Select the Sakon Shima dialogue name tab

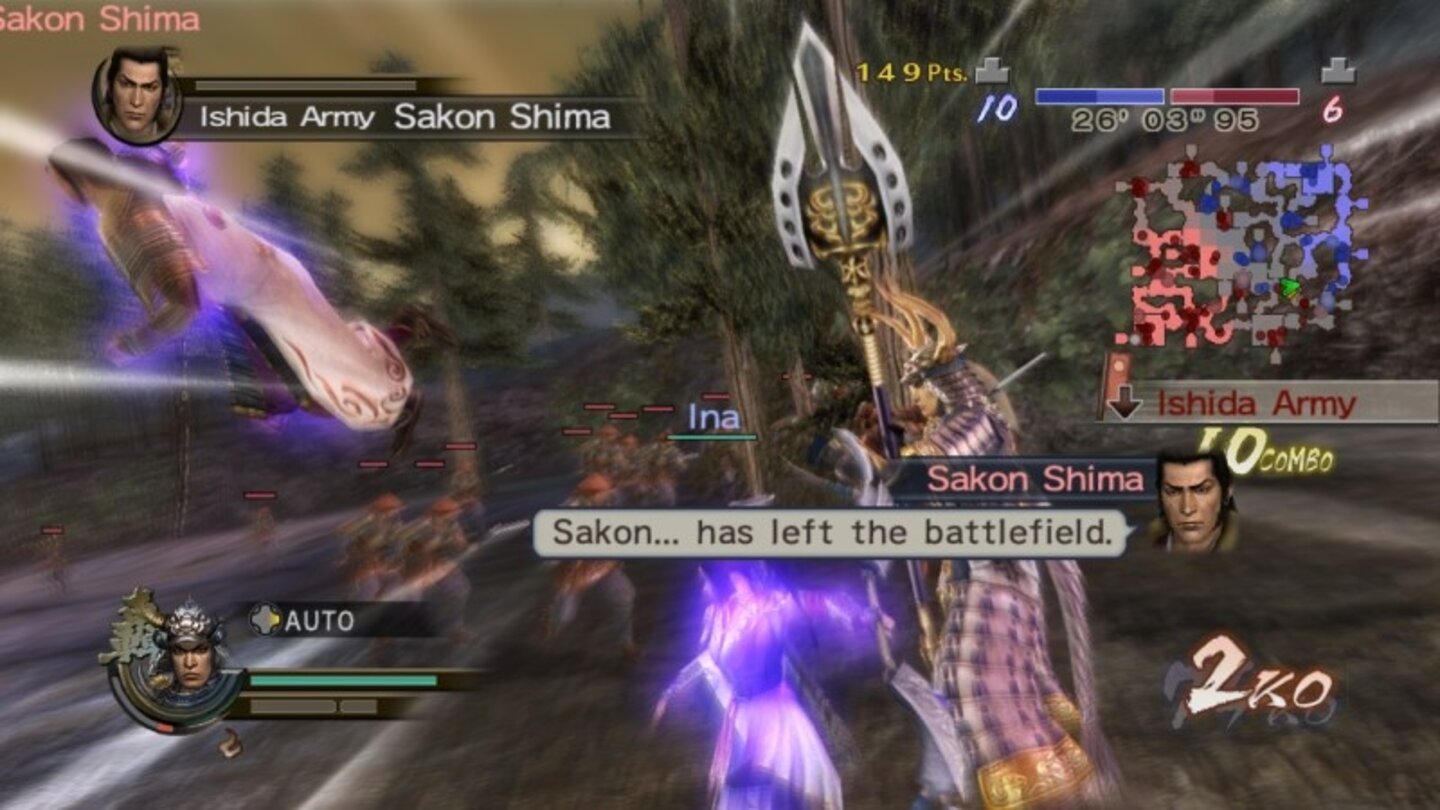tap(1035, 478)
